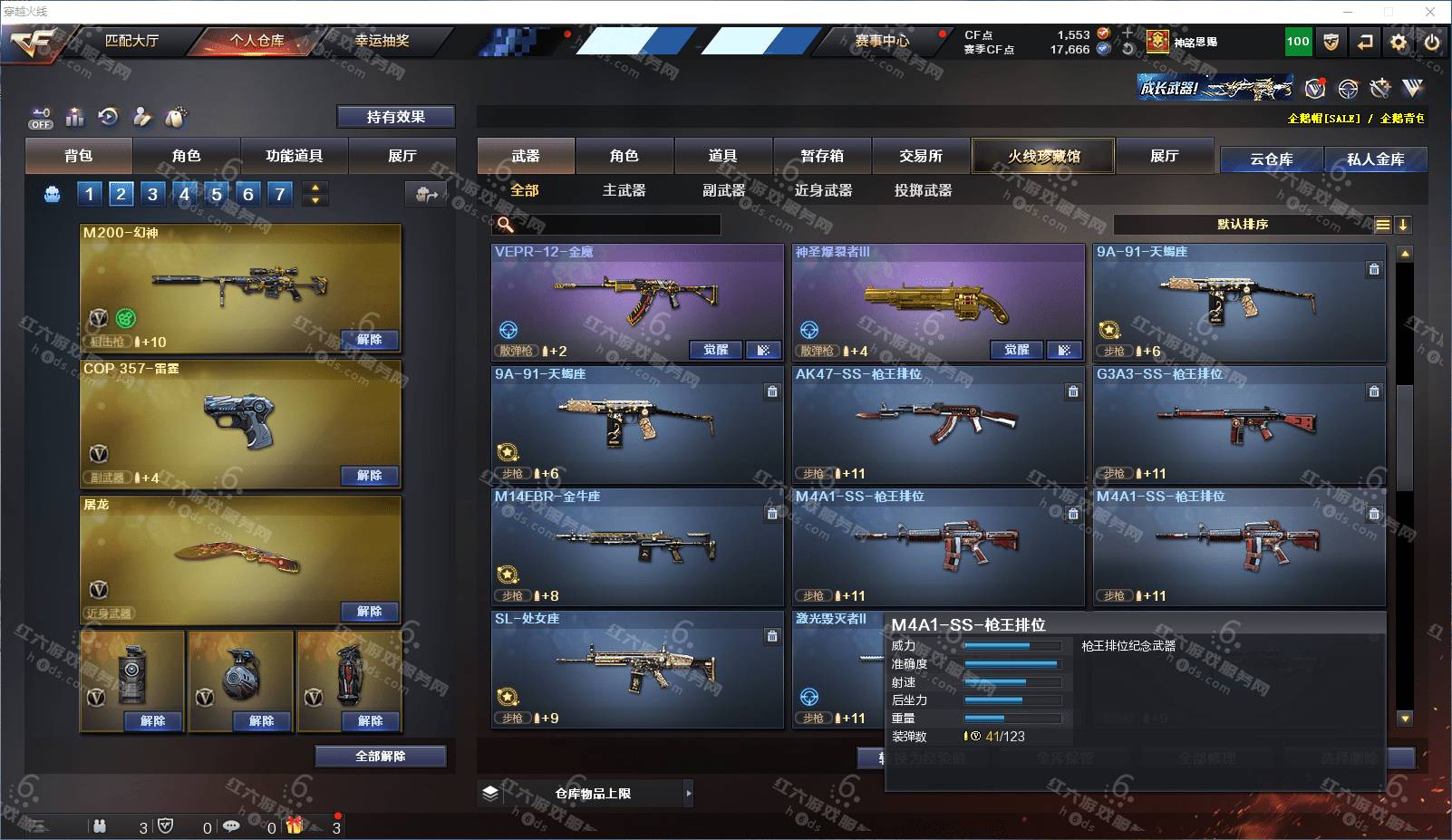Viewport: 1452px width, 840px height.
Task: Open the 赛事中心 tournament center
Action: tap(881, 41)
